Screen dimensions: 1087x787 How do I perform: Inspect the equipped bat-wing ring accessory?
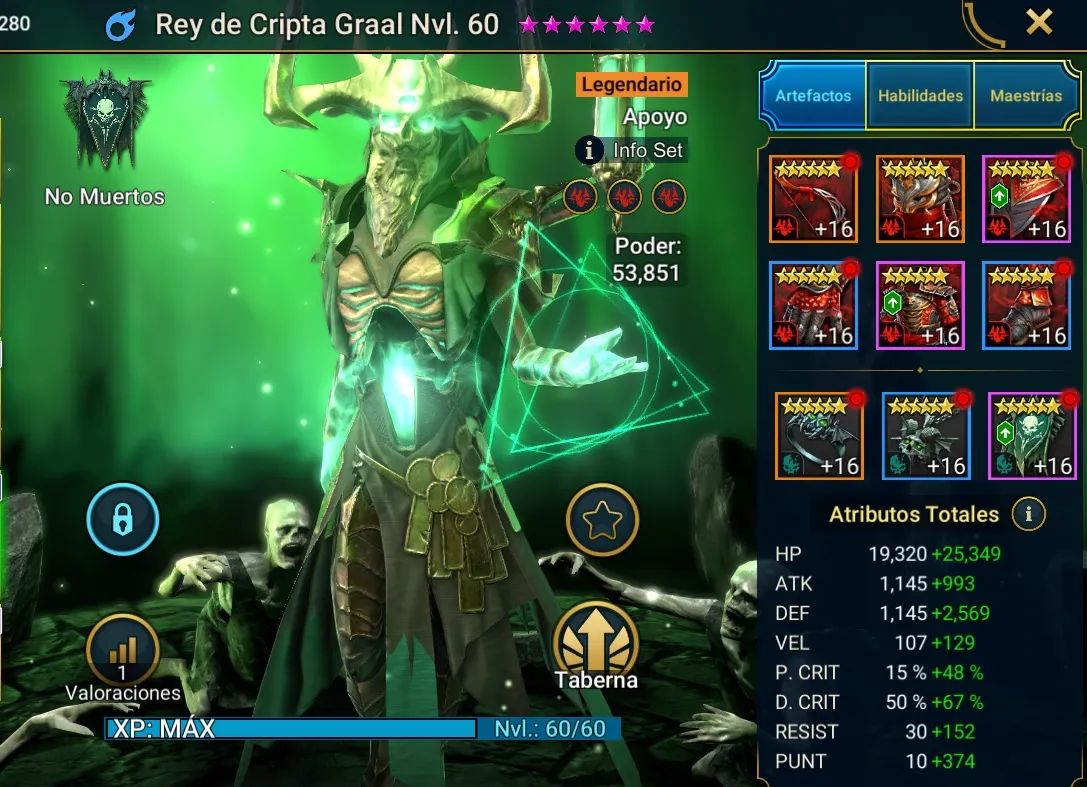[819, 435]
